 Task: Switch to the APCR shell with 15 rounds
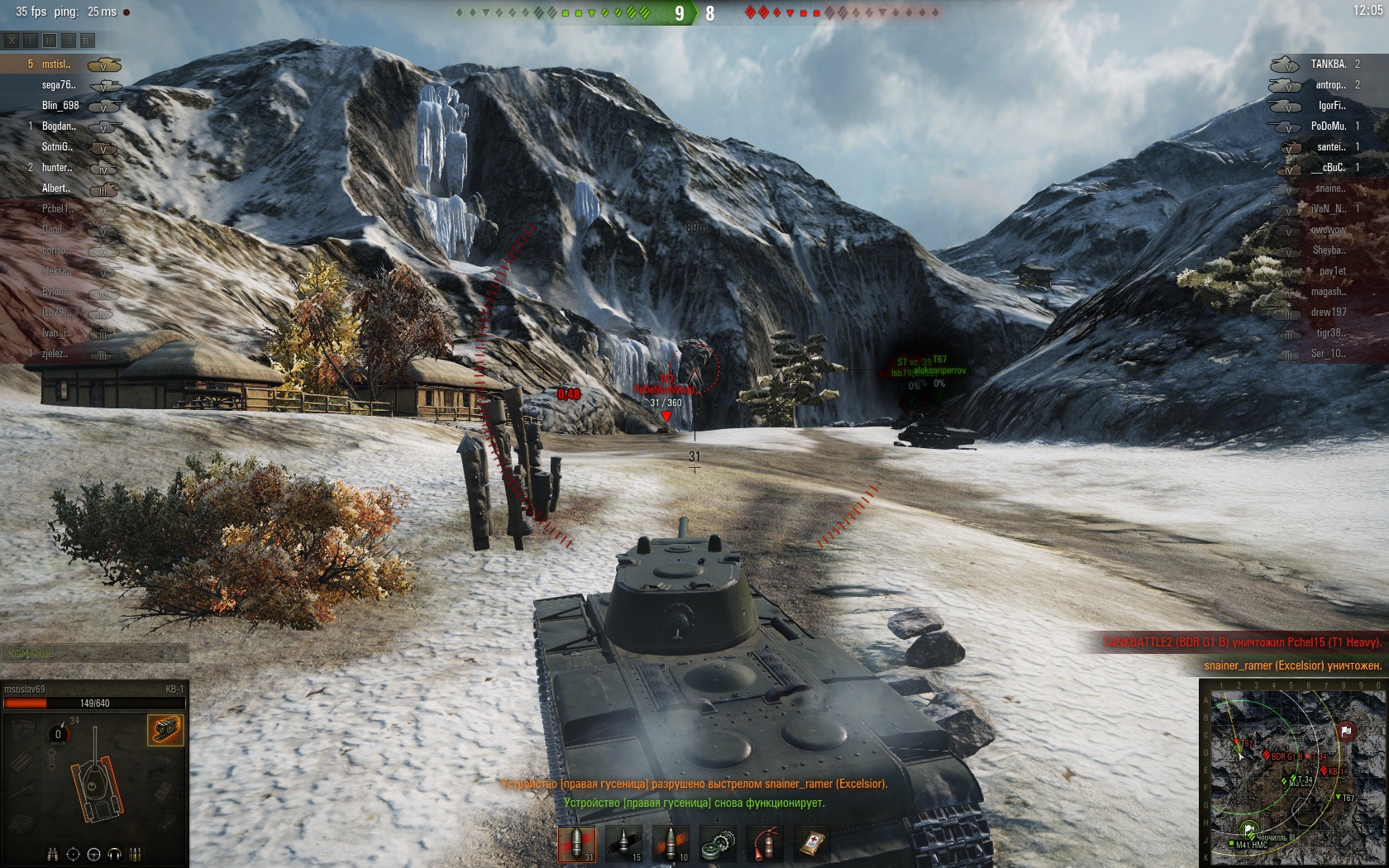pos(623,843)
